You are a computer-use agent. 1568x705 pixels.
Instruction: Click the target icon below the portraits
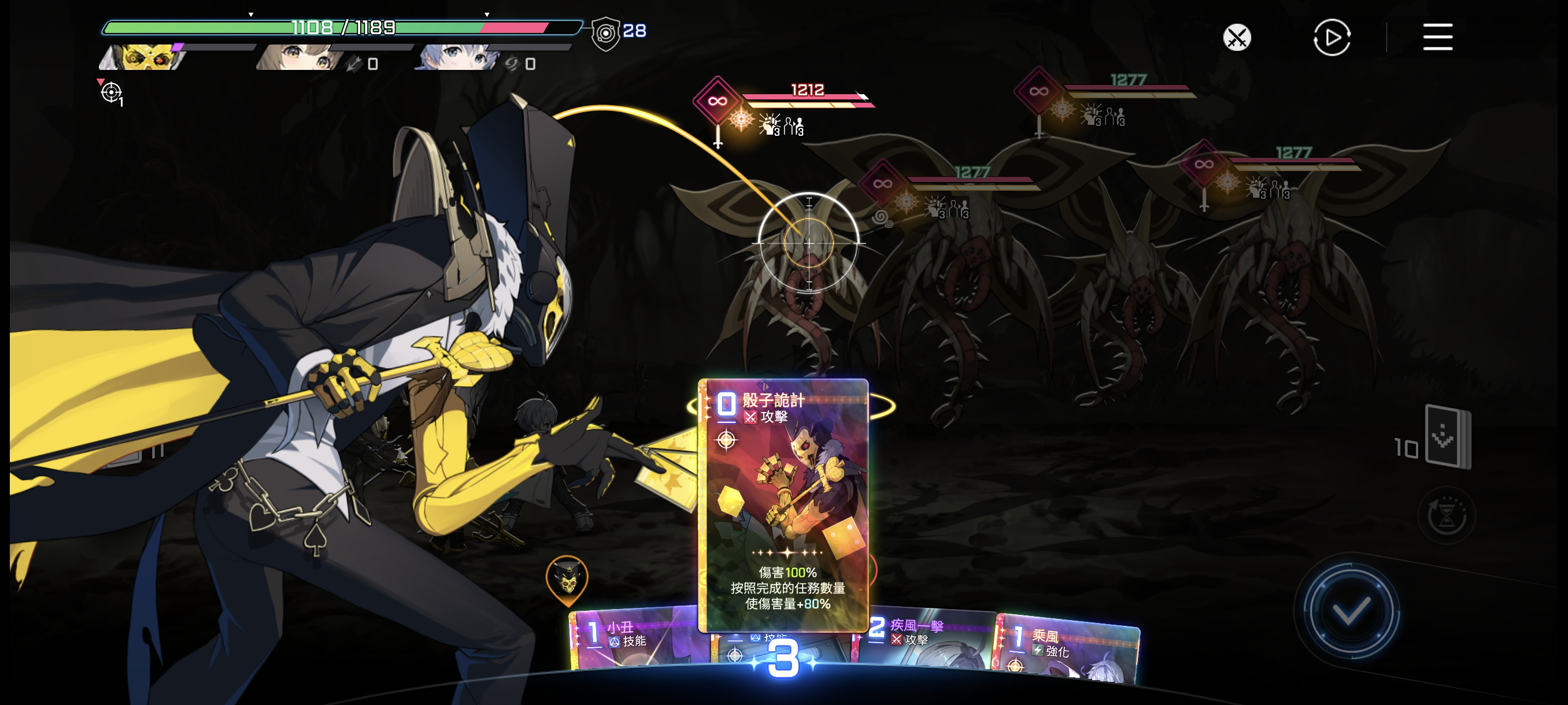tap(112, 92)
